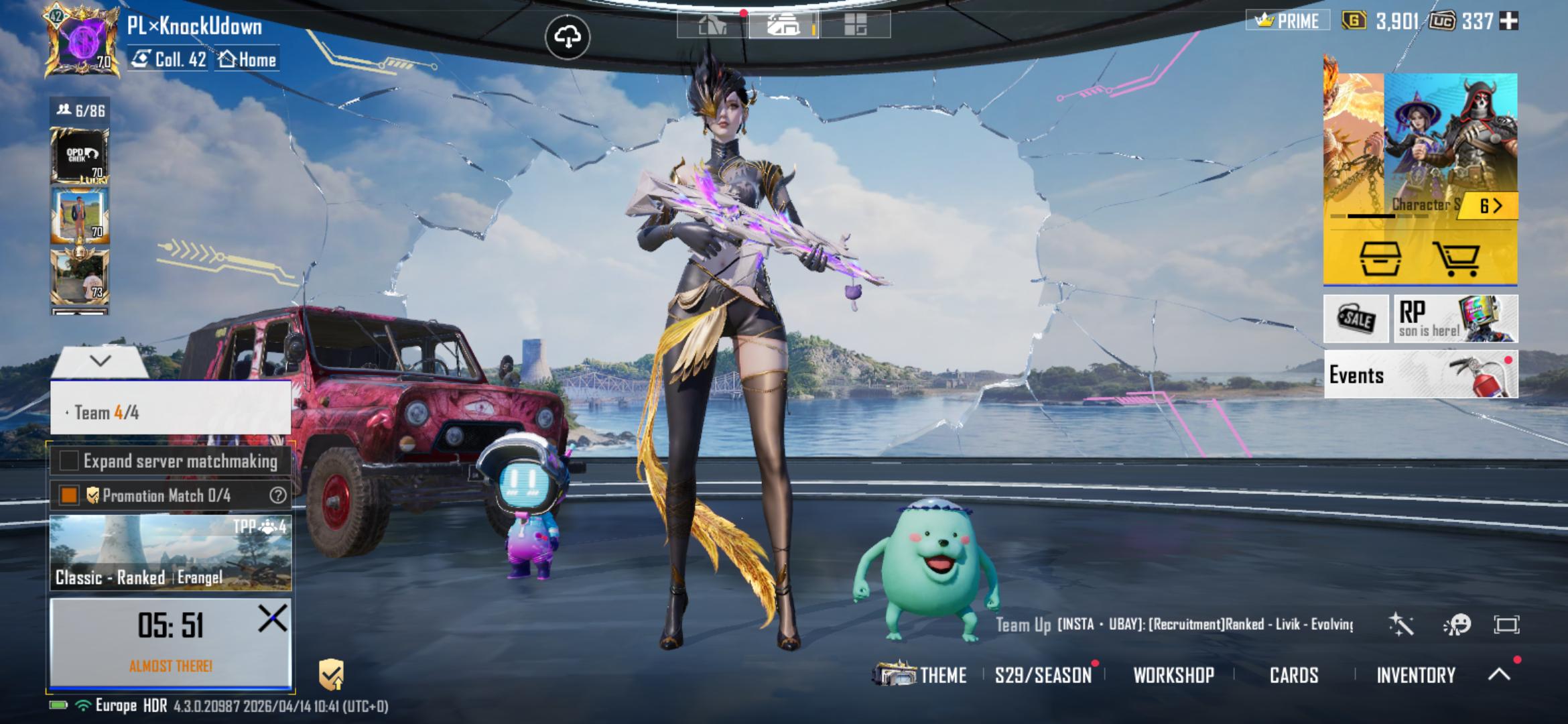Toggle Expand server matchmaking checkbox

click(x=69, y=461)
